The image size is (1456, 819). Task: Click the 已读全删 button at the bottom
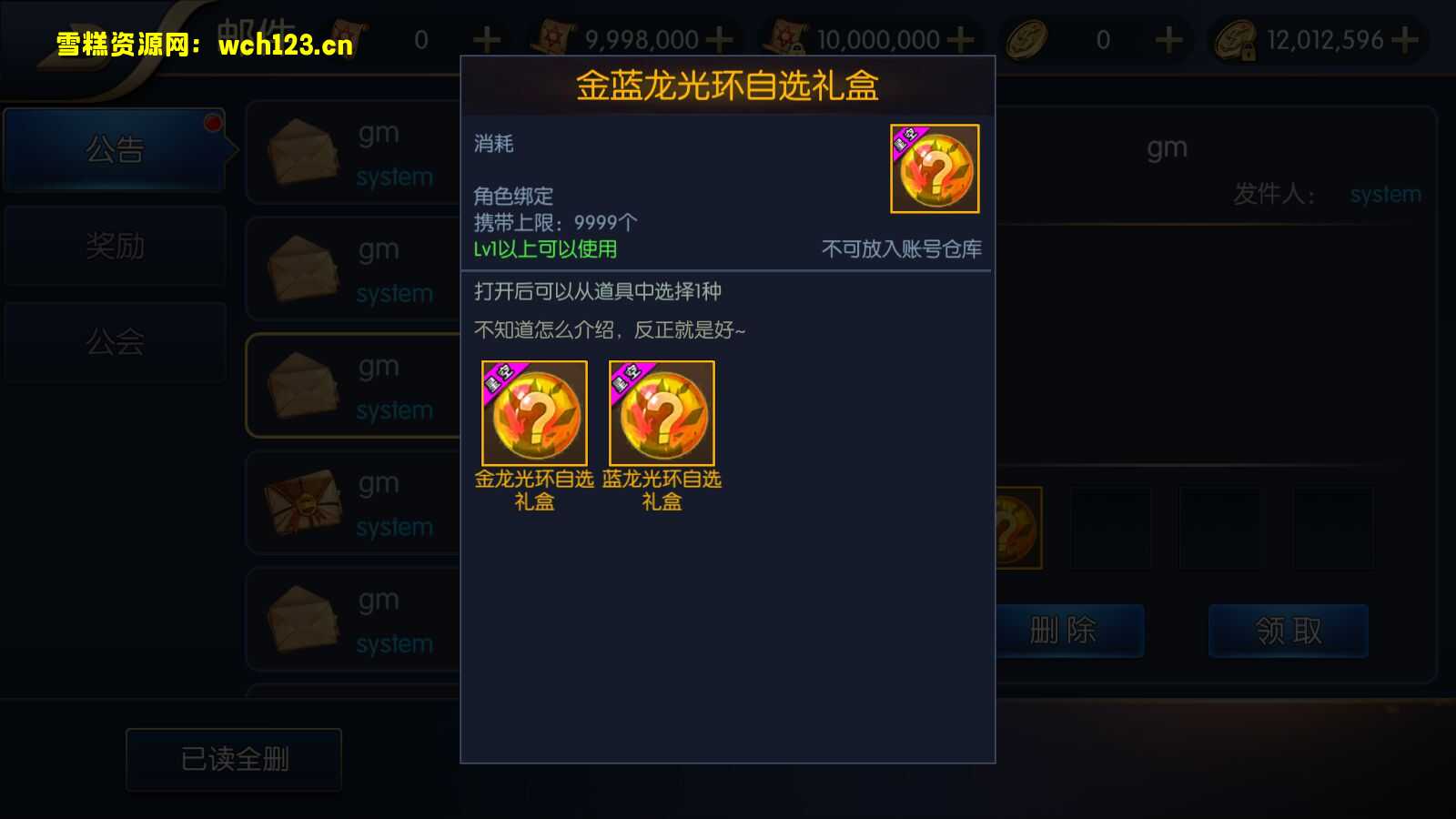pos(233,758)
